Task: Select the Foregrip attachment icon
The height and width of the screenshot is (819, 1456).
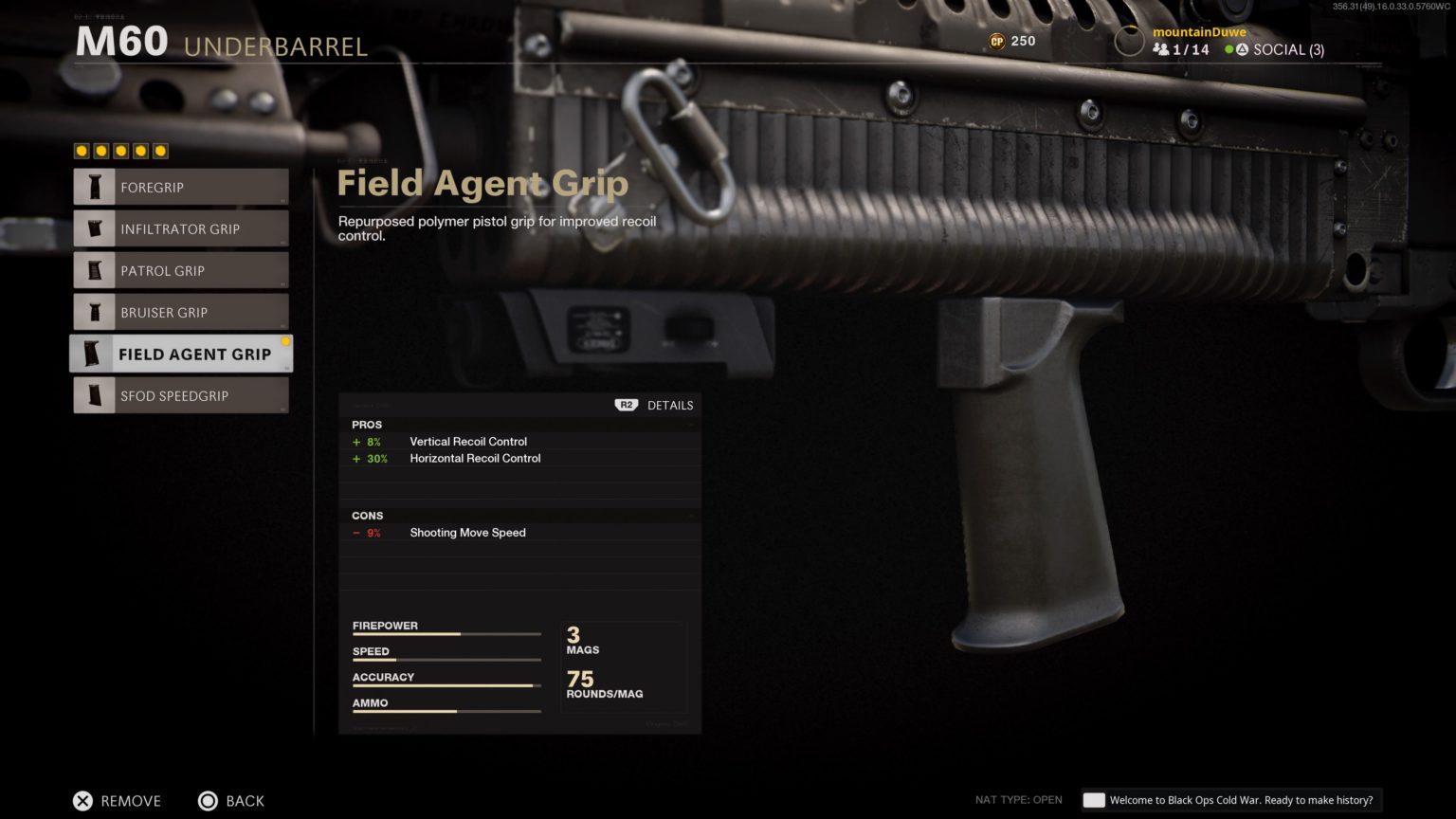Action: pyautogui.click(x=95, y=187)
